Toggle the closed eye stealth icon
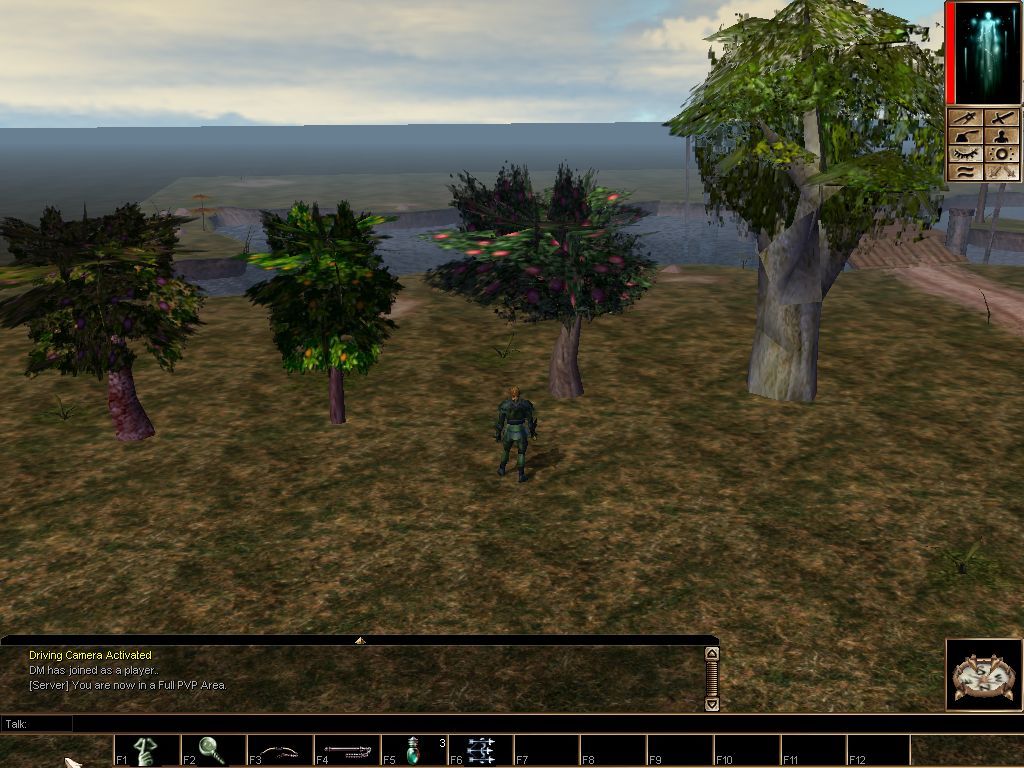1024x768 pixels. (966, 154)
